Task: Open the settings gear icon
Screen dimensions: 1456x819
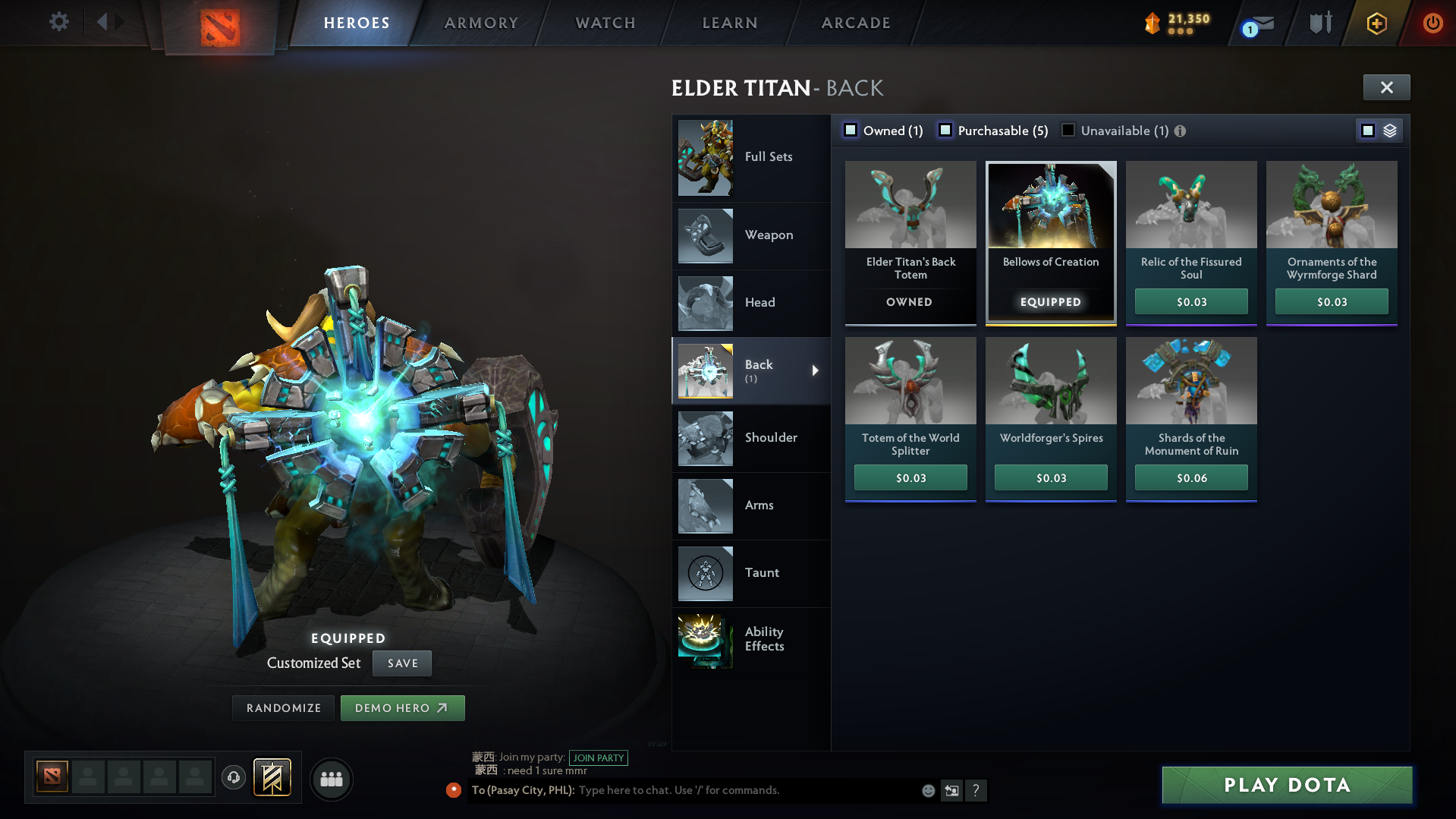Action: coord(58,22)
